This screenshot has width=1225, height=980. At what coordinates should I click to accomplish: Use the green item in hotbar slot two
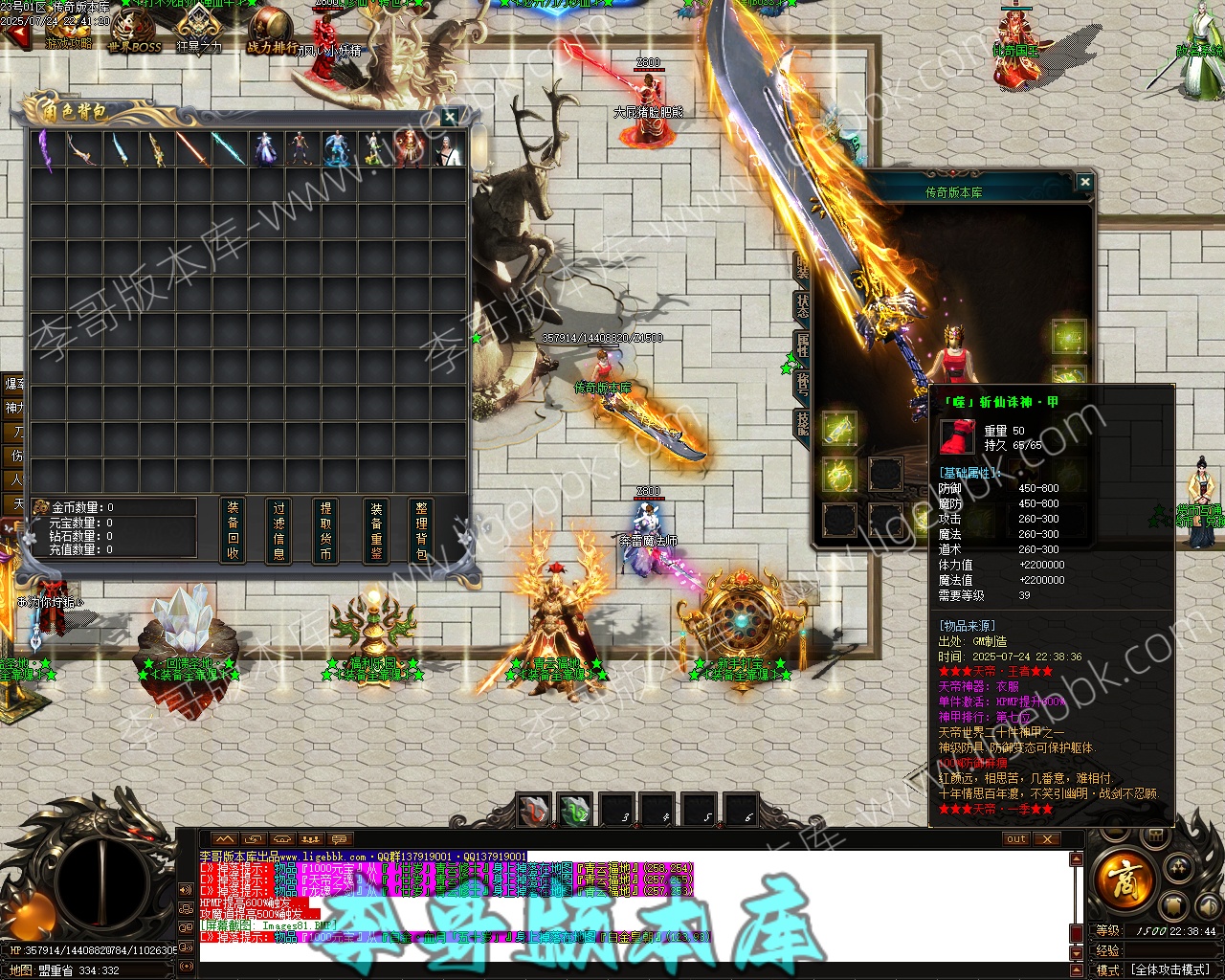coord(575,811)
